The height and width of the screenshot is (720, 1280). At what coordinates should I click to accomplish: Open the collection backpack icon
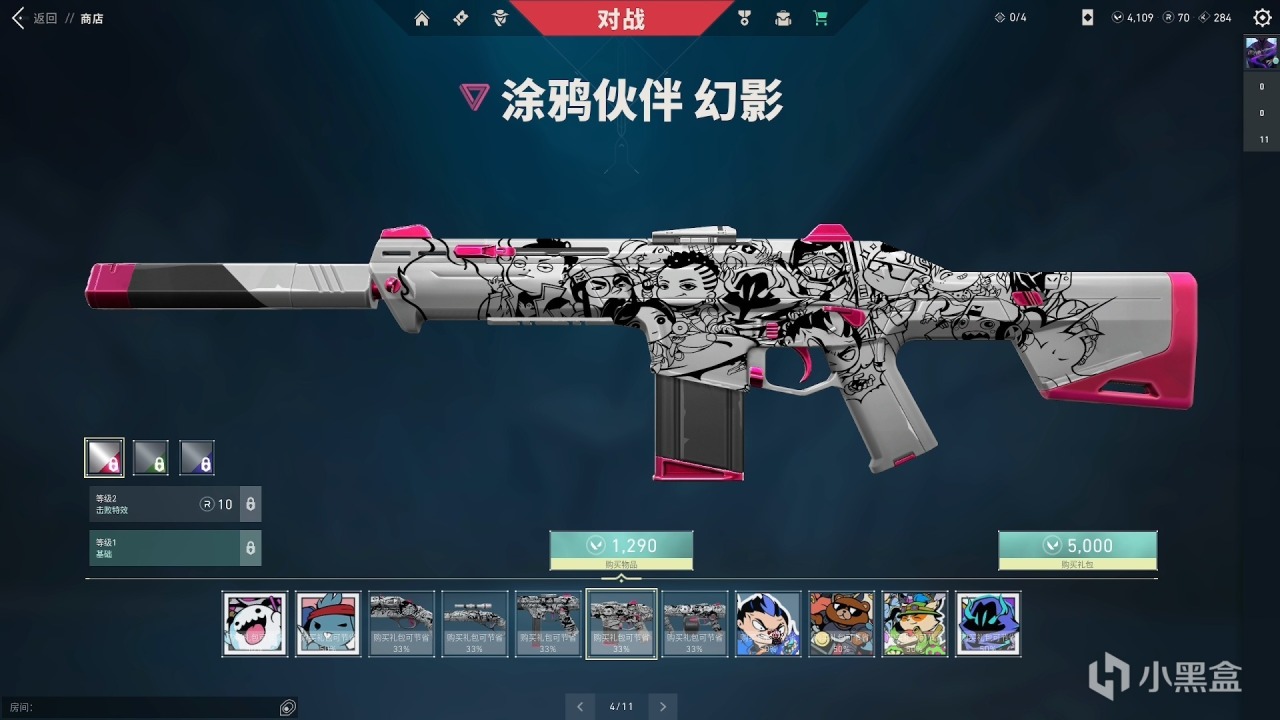point(782,17)
